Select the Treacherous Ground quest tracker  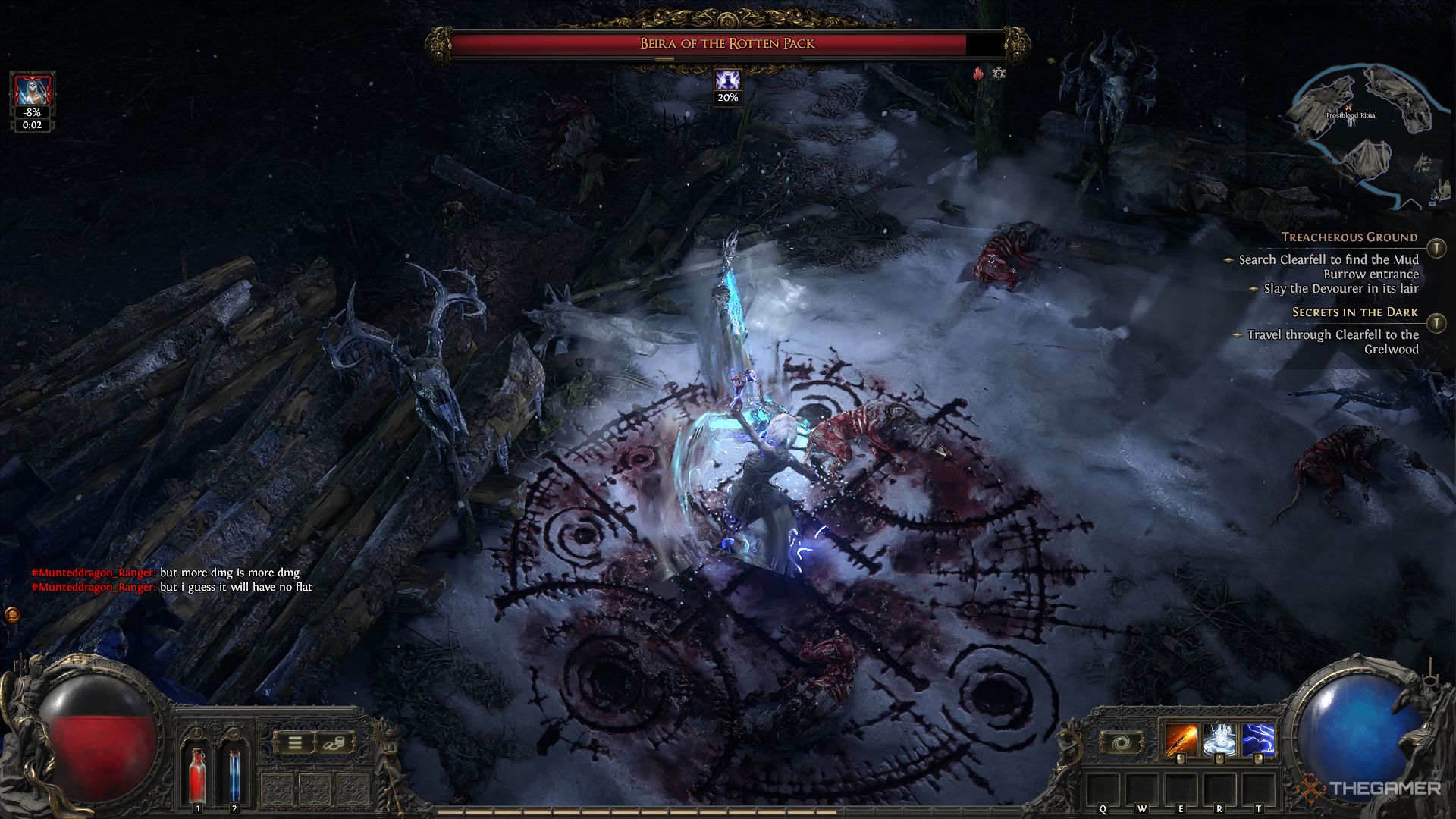click(x=1348, y=237)
